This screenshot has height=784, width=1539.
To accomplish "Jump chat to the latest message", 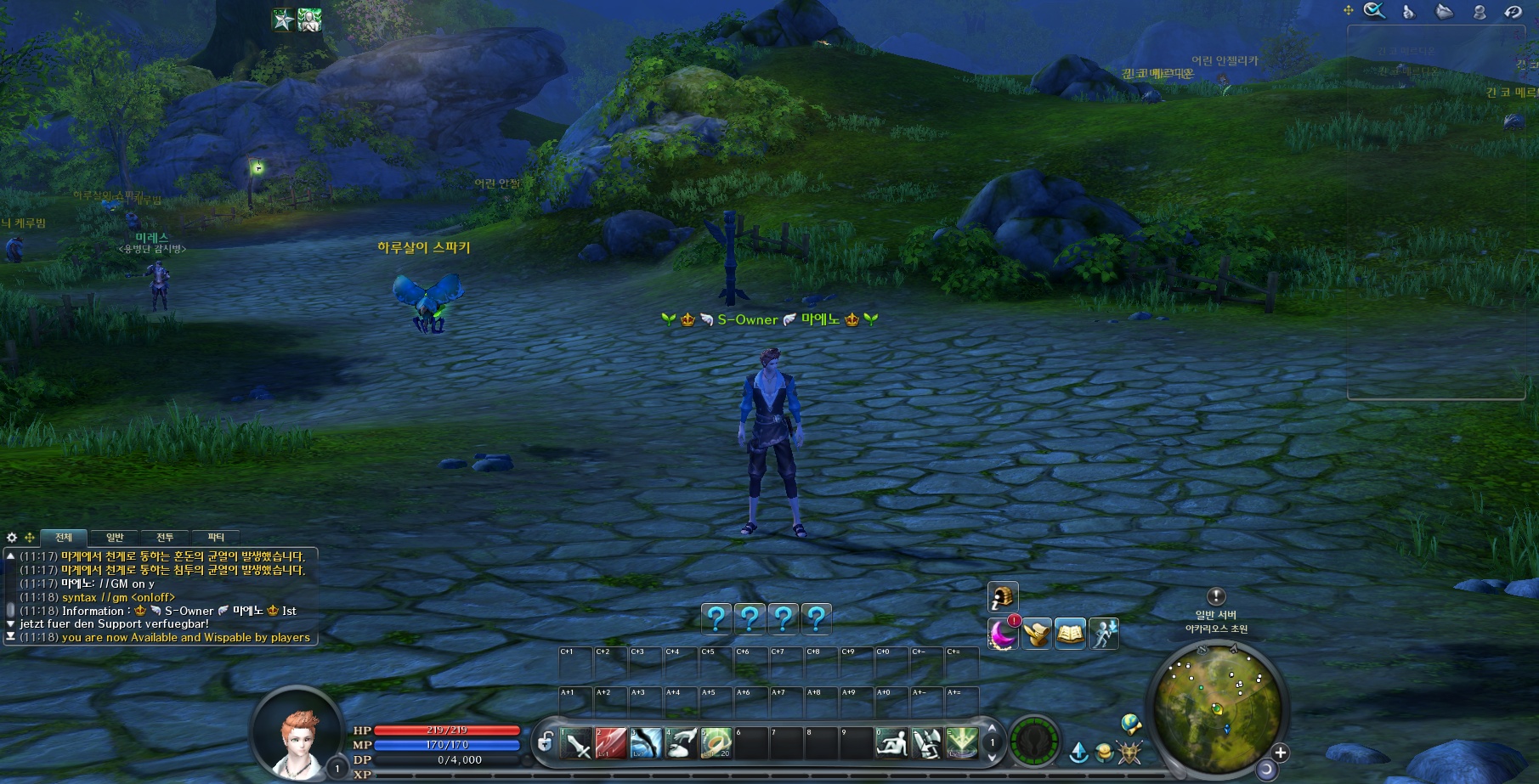I will point(10,636).
